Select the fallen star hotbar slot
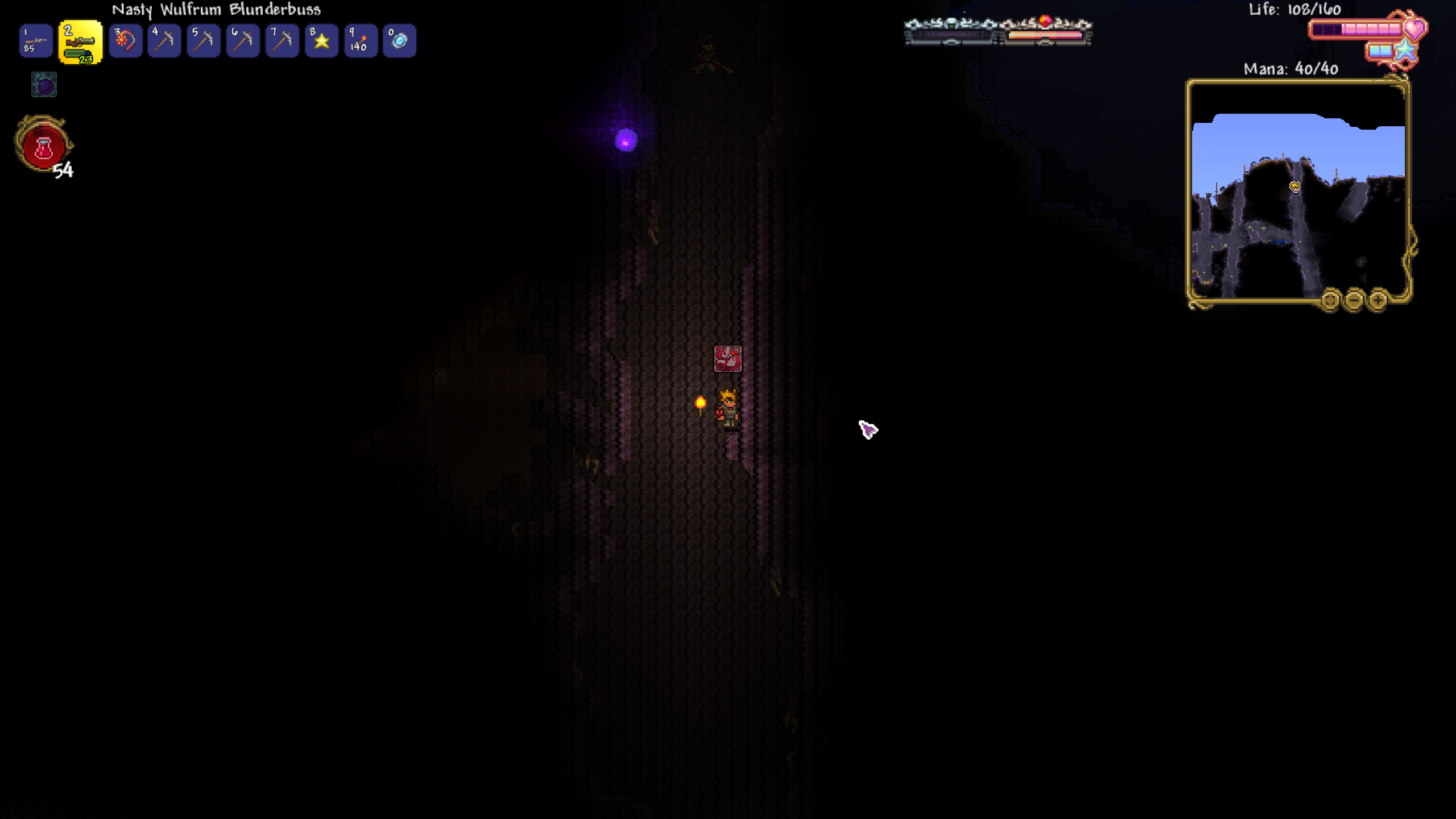 coord(321,40)
